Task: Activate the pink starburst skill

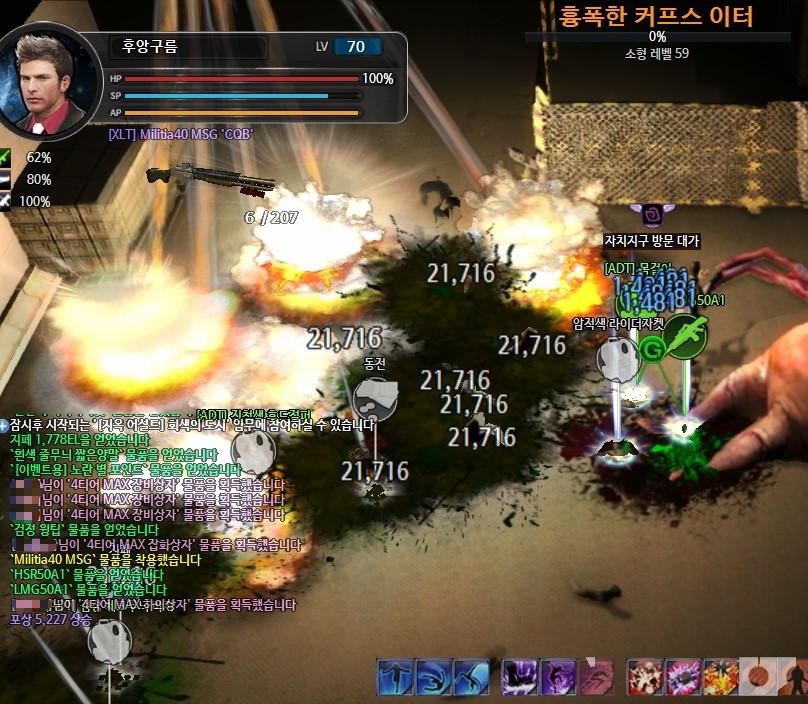Action: pyautogui.click(x=683, y=677)
